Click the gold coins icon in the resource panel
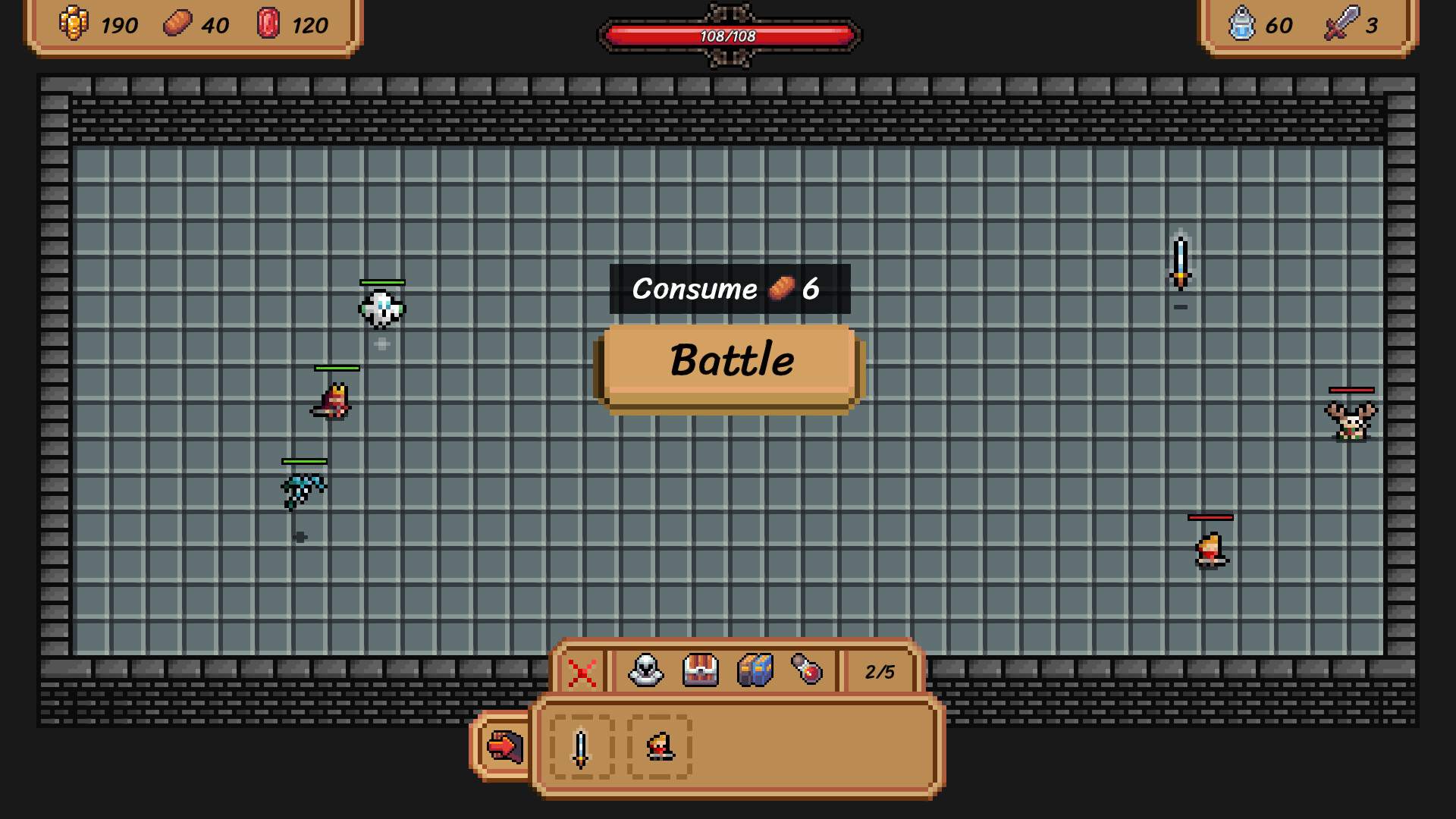 coord(75,25)
